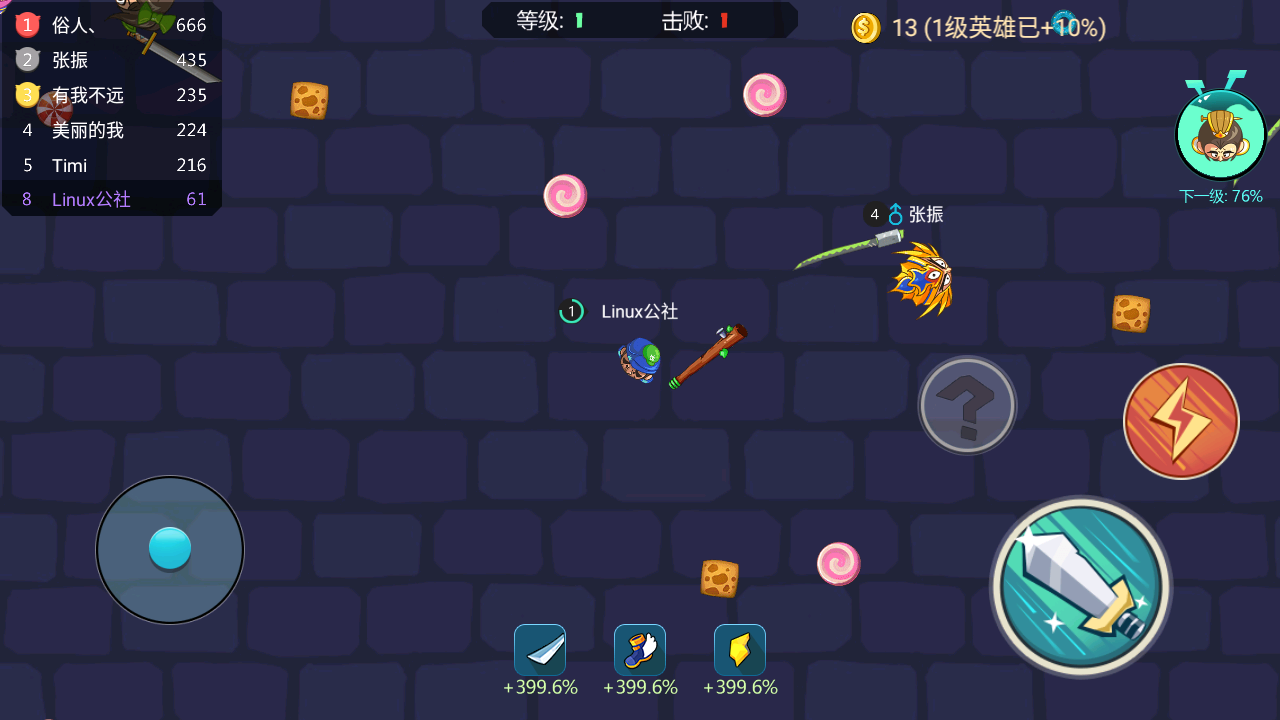
Task: Tap the green level indicator next to 等级
Action: [581, 20]
